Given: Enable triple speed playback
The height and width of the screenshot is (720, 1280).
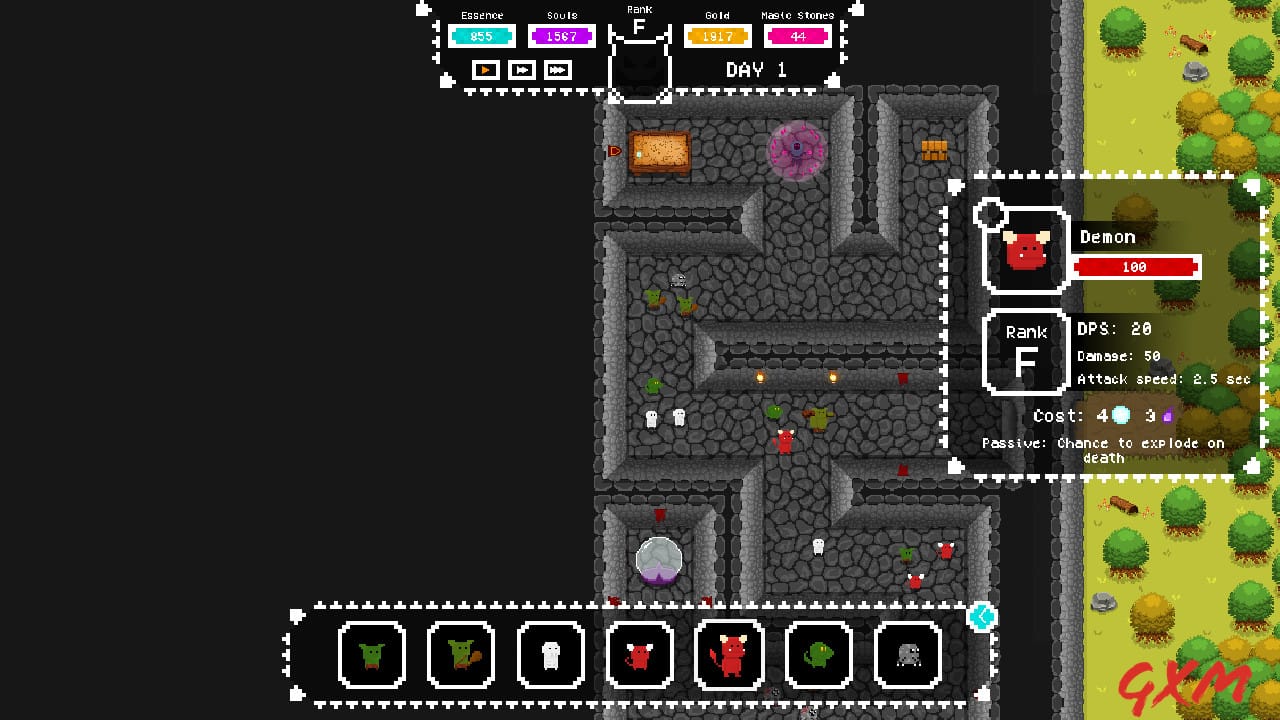Looking at the screenshot, I should click(x=557, y=70).
